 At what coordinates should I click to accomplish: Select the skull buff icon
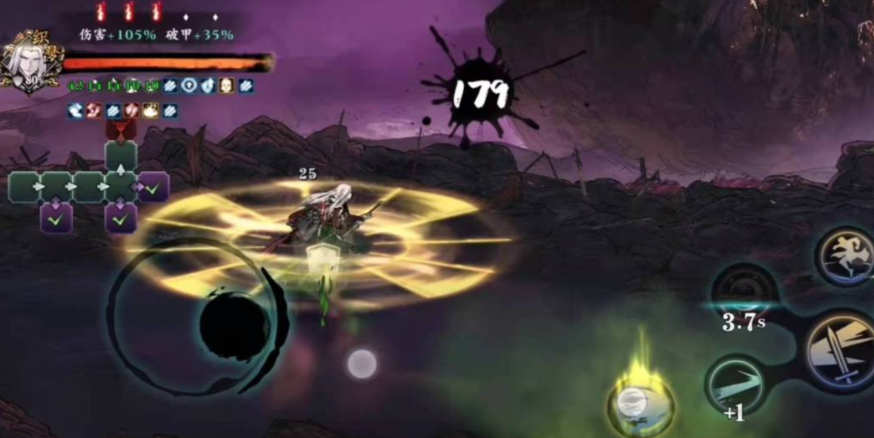[227, 86]
